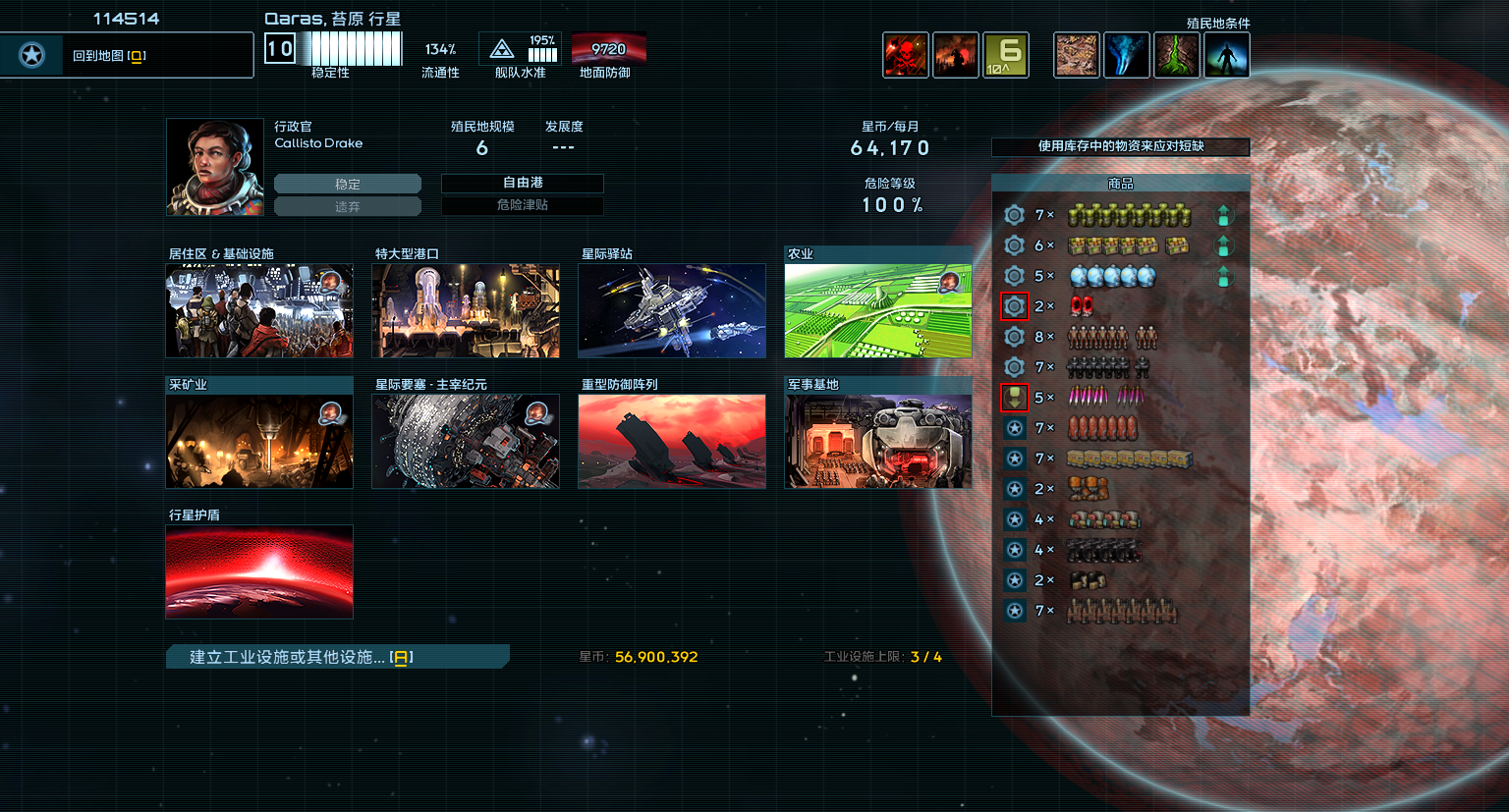Open the 居住区 & 基础设施 building
This screenshot has height=812, width=1509.
(259, 310)
